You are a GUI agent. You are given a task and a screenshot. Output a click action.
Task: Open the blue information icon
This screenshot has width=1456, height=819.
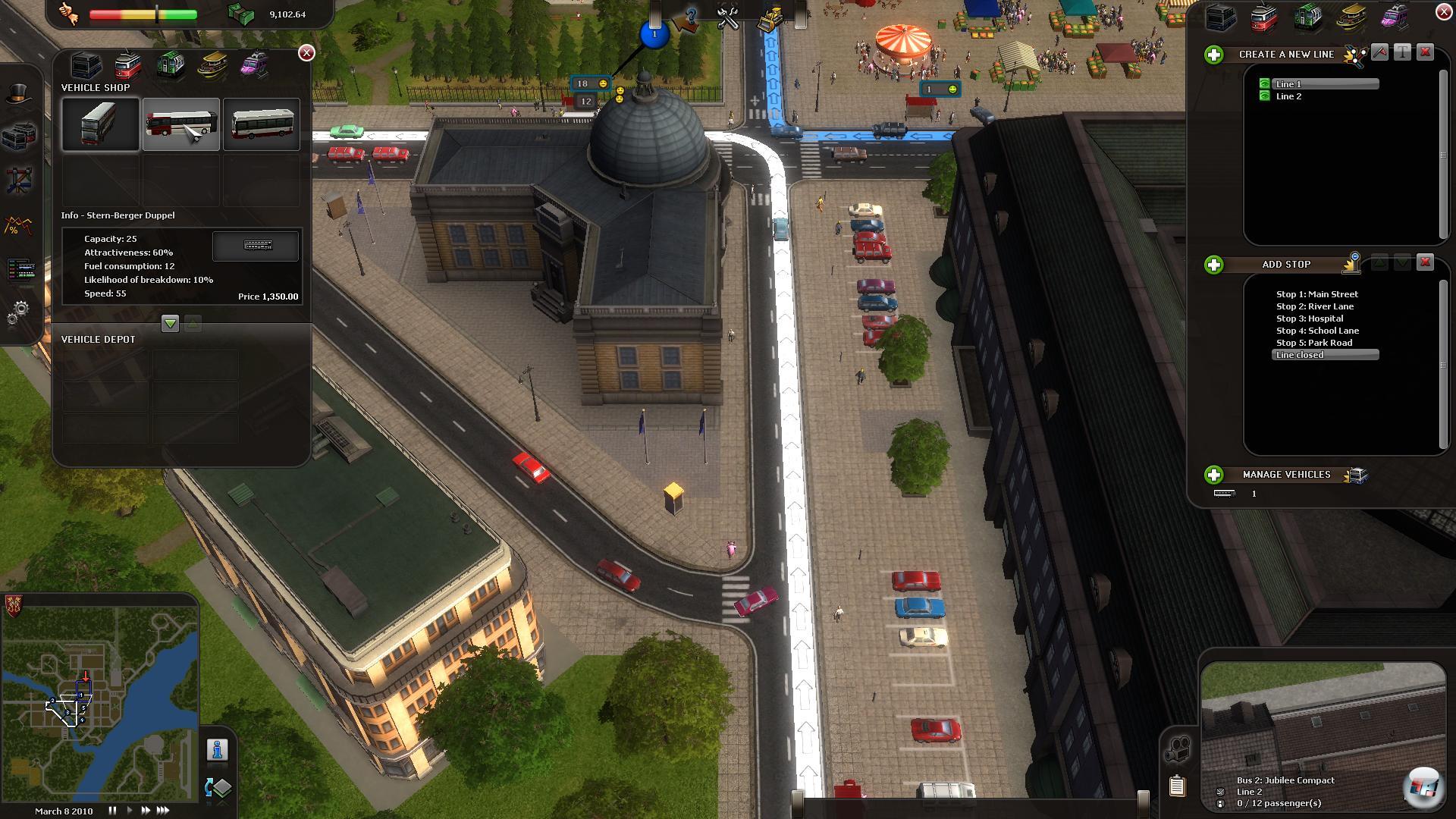tap(218, 750)
